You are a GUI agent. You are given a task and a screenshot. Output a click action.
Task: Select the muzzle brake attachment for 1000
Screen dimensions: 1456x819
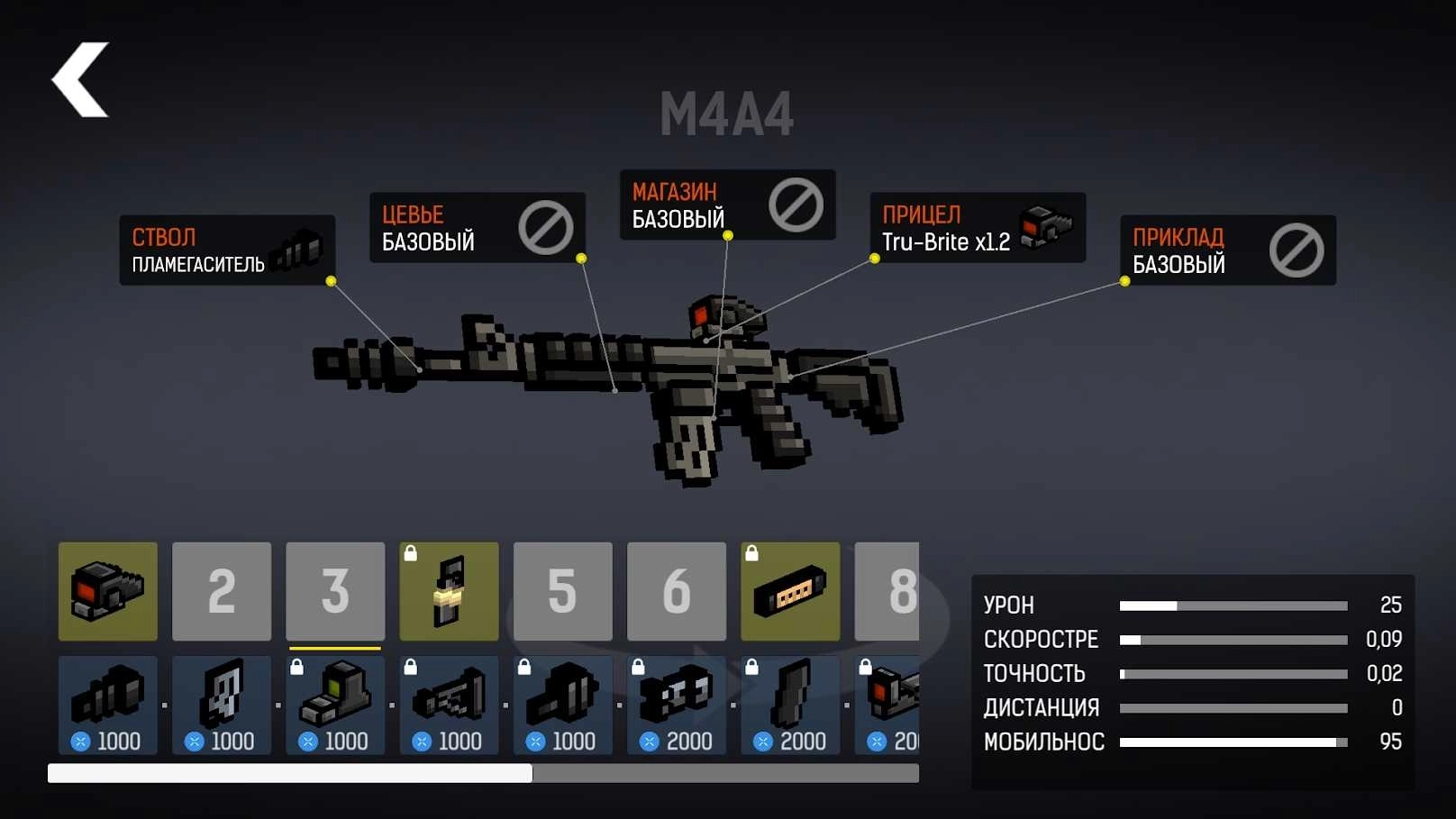[221, 705]
